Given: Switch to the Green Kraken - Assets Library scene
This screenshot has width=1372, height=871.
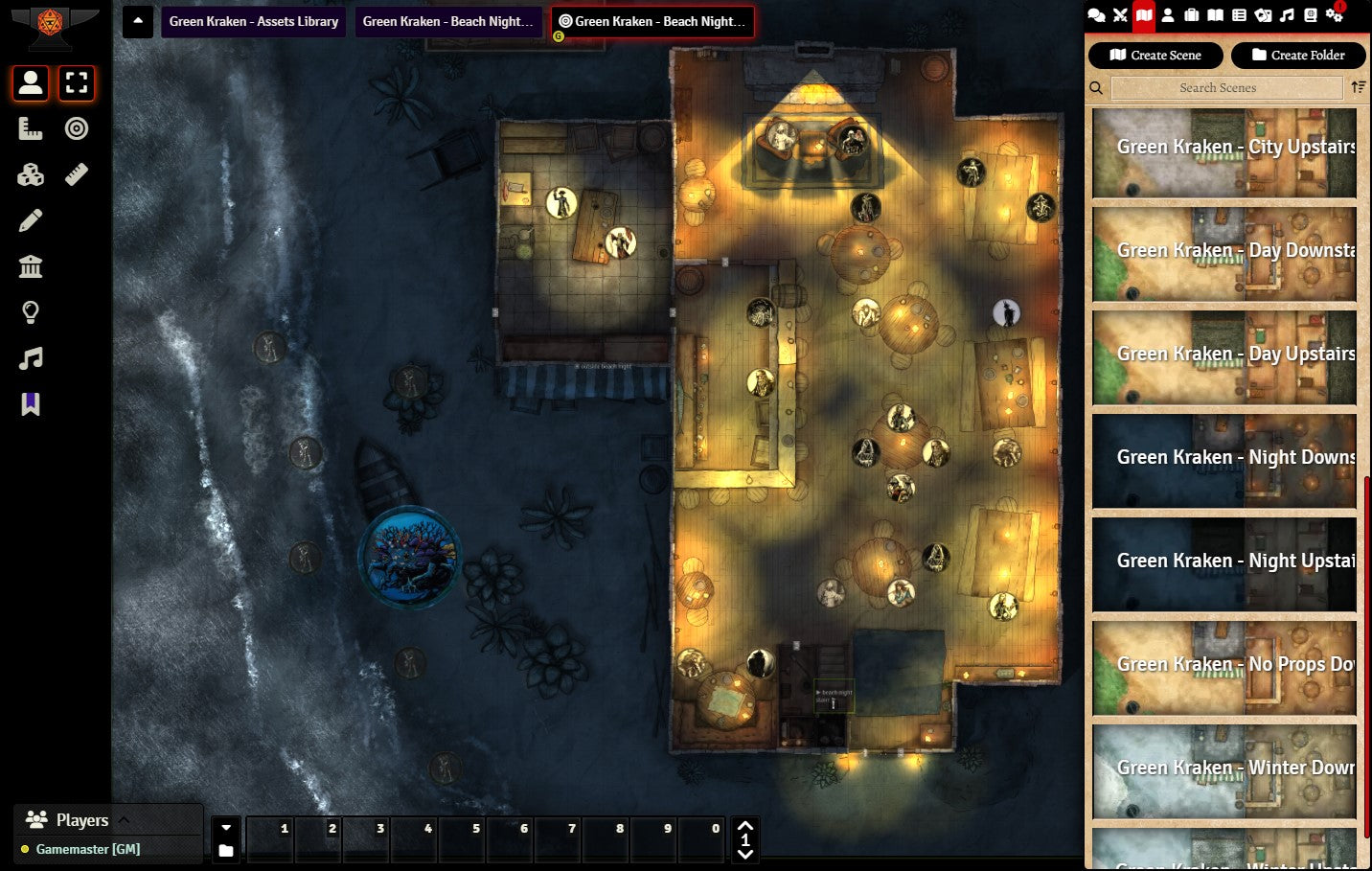Looking at the screenshot, I should (x=254, y=21).
